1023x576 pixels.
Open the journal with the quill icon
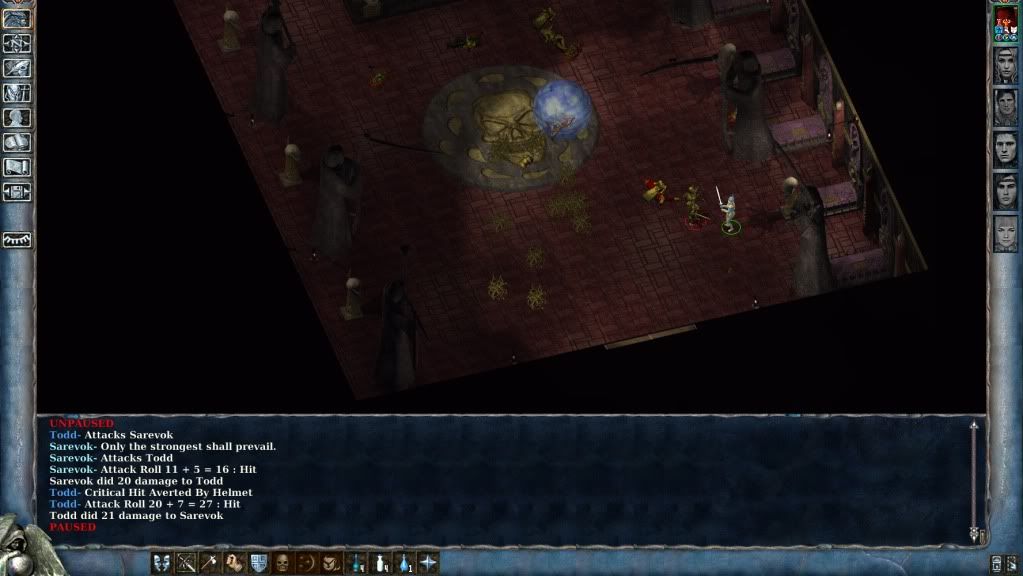(x=17, y=68)
